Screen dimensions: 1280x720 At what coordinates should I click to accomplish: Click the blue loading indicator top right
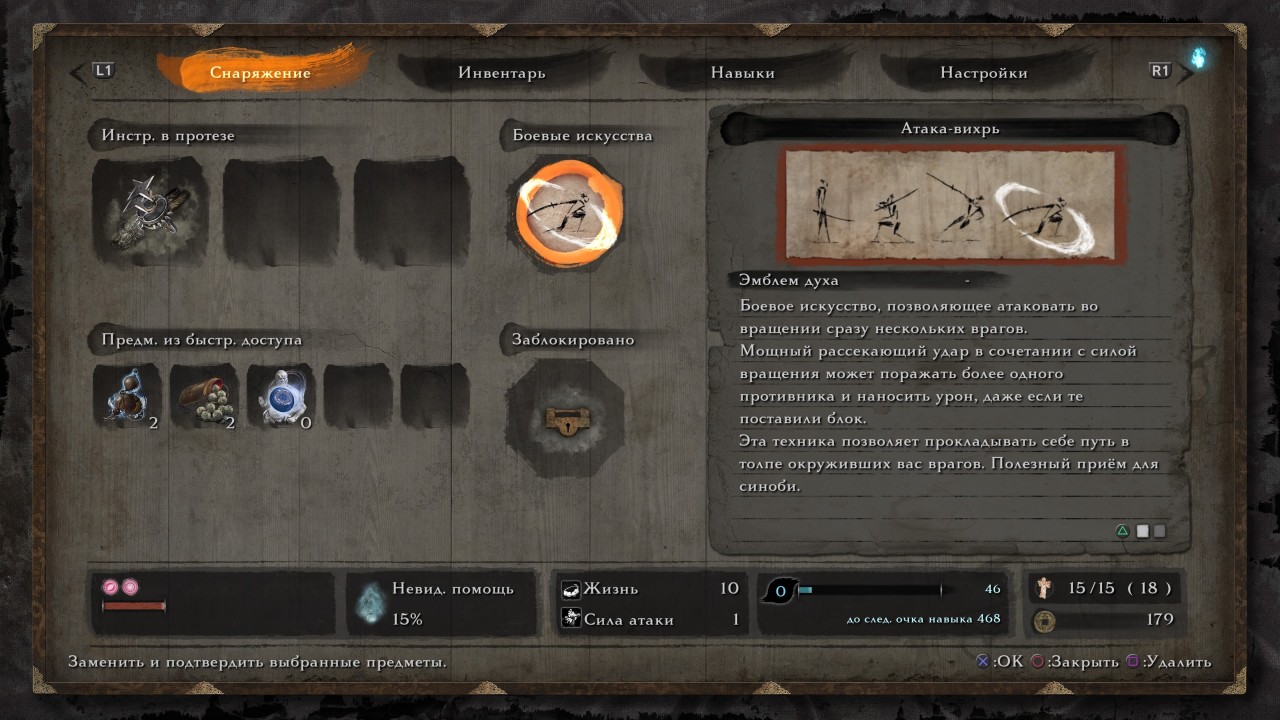point(1201,60)
